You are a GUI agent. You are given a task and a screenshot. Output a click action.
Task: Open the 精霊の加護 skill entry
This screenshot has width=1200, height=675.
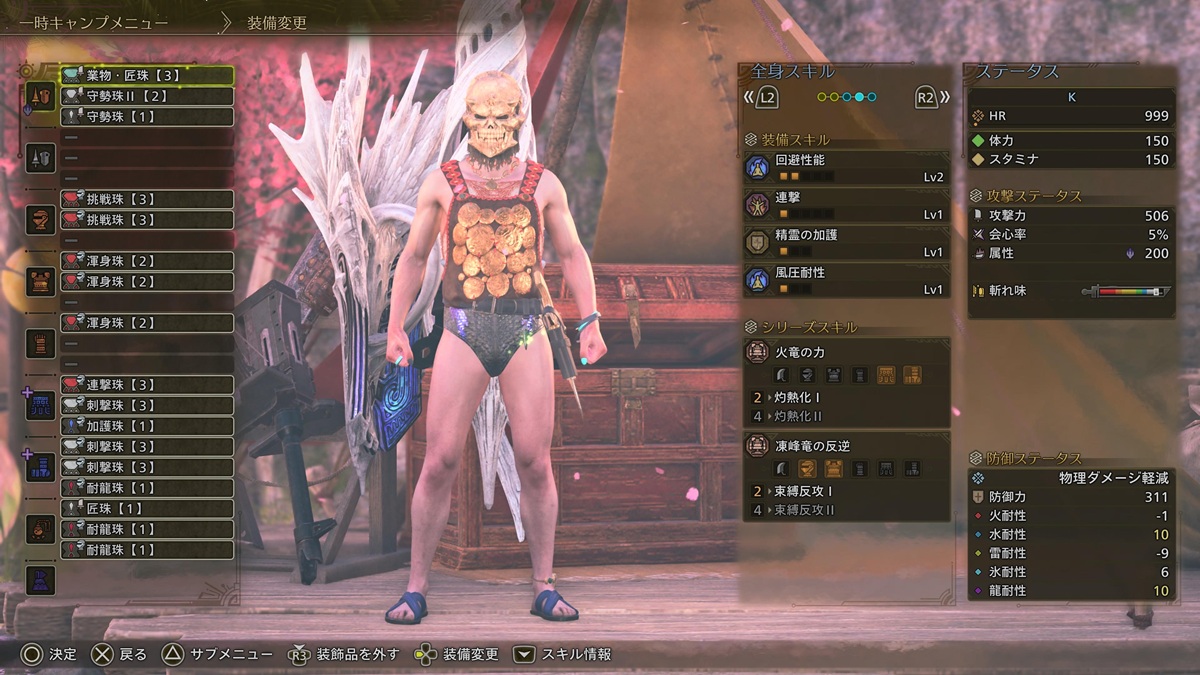coord(846,243)
